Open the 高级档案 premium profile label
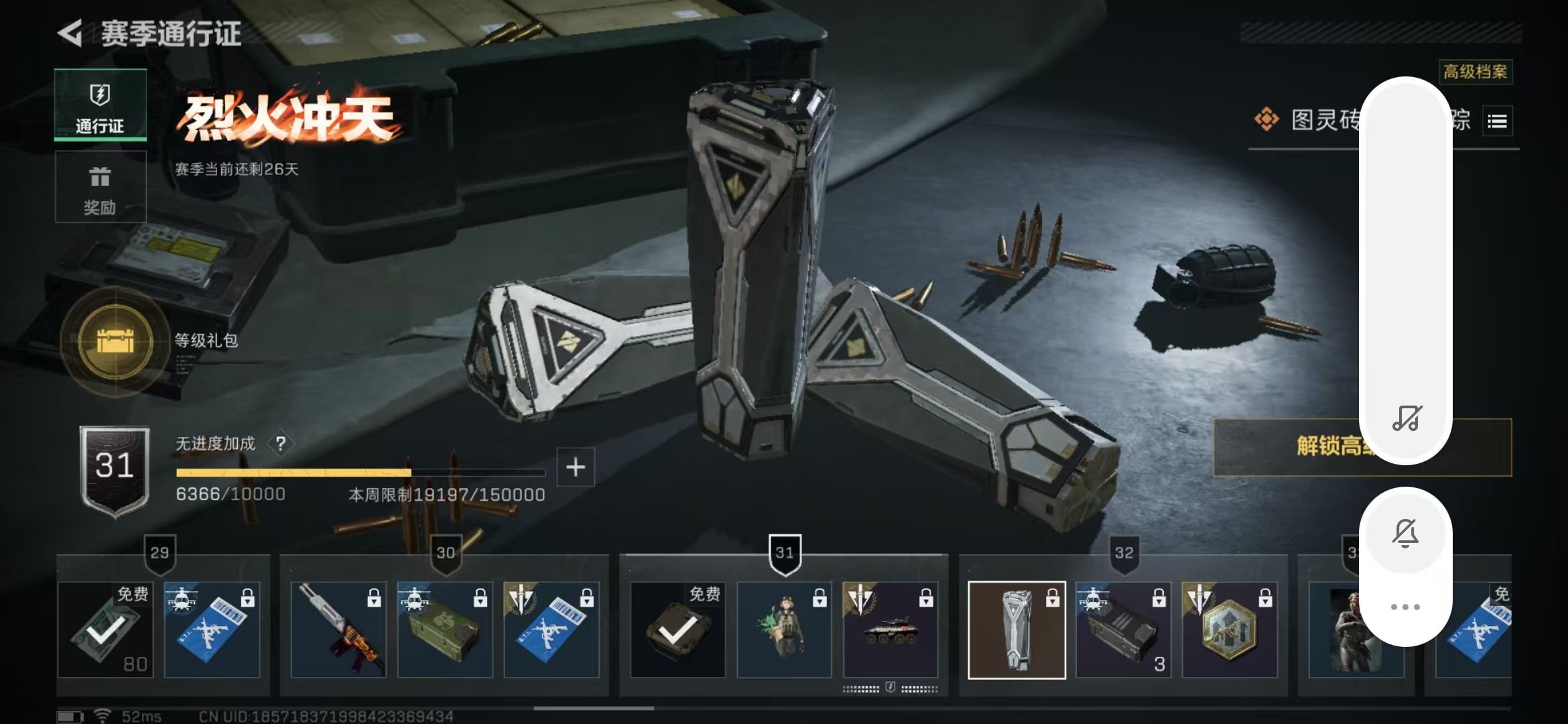The height and width of the screenshot is (724, 1568). (1475, 72)
